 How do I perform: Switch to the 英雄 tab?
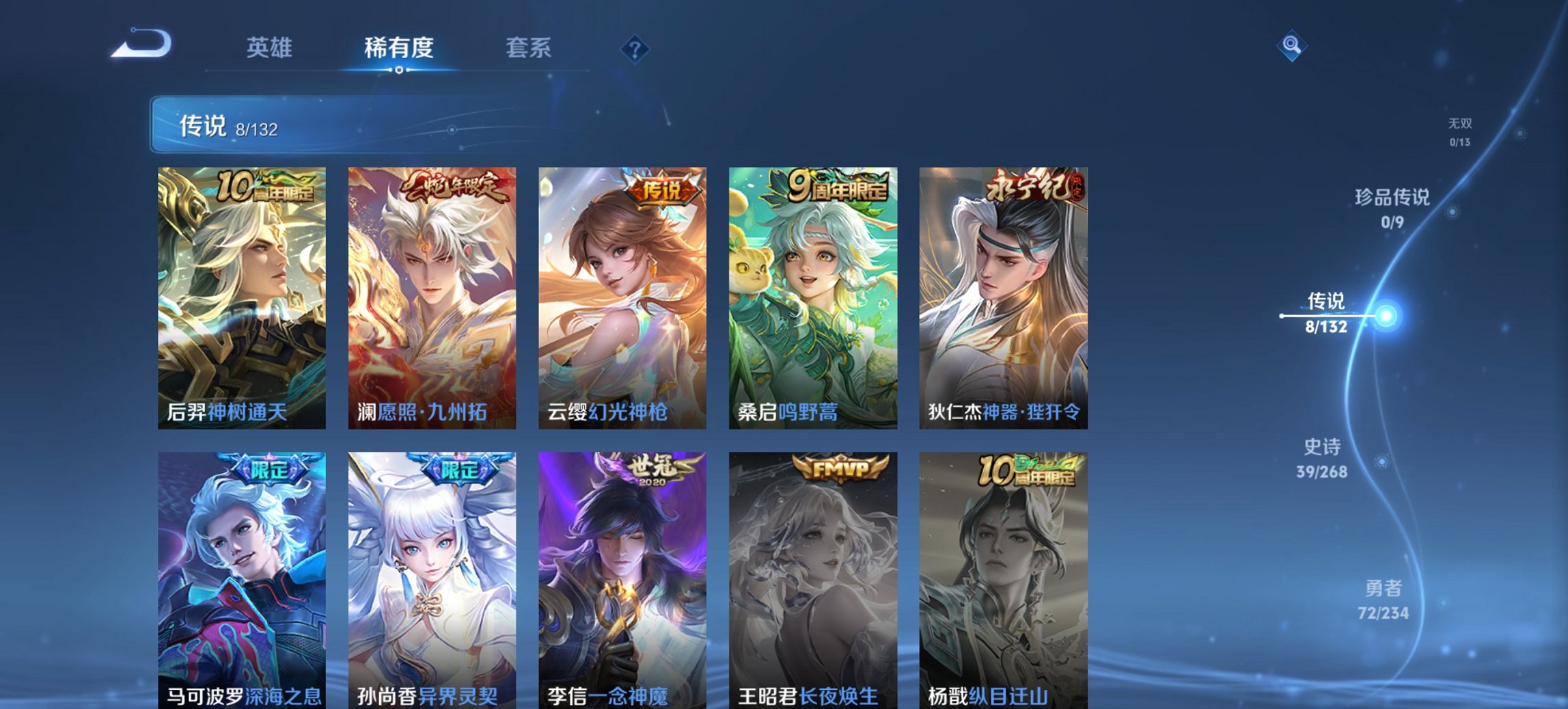[270, 49]
